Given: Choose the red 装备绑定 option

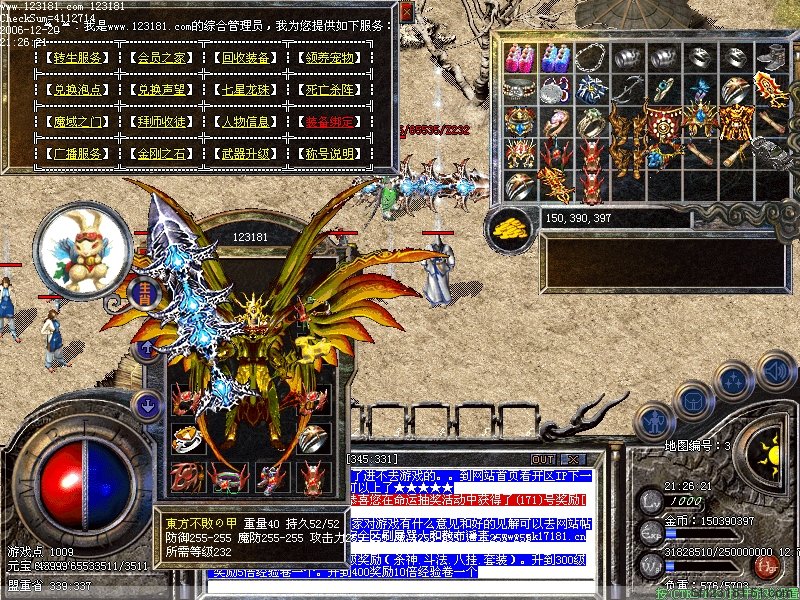Looking at the screenshot, I should tap(330, 122).
